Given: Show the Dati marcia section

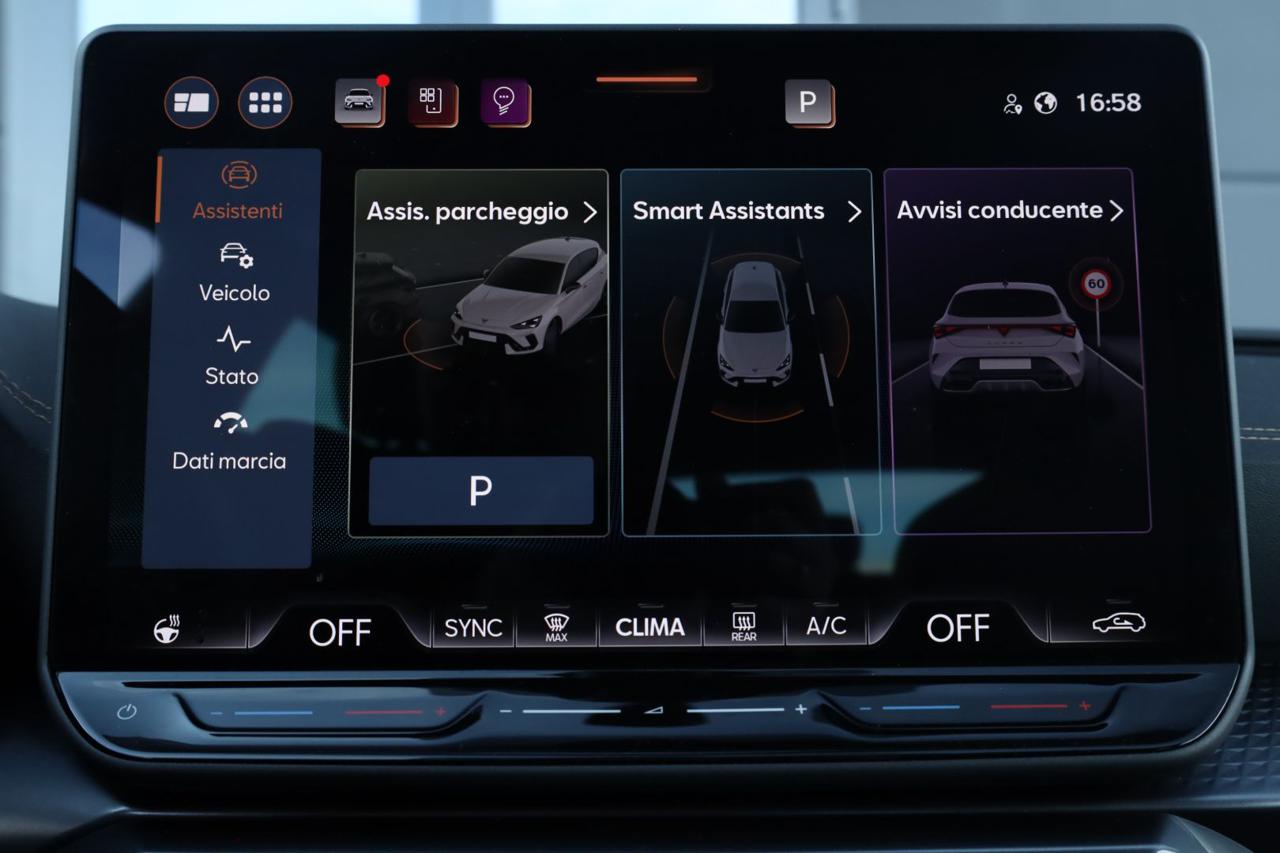Looking at the screenshot, I should [x=229, y=440].
